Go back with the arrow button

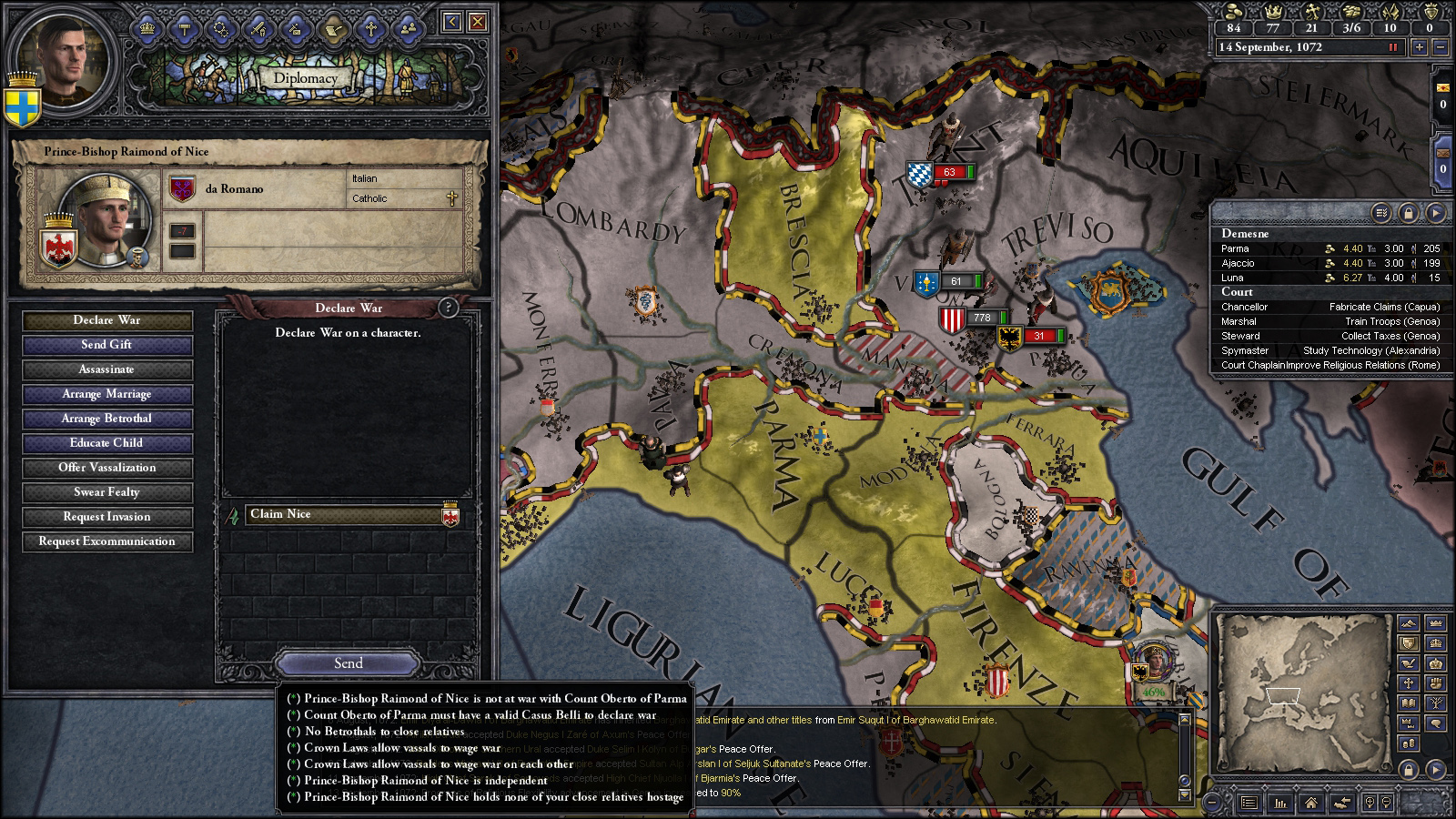click(452, 21)
